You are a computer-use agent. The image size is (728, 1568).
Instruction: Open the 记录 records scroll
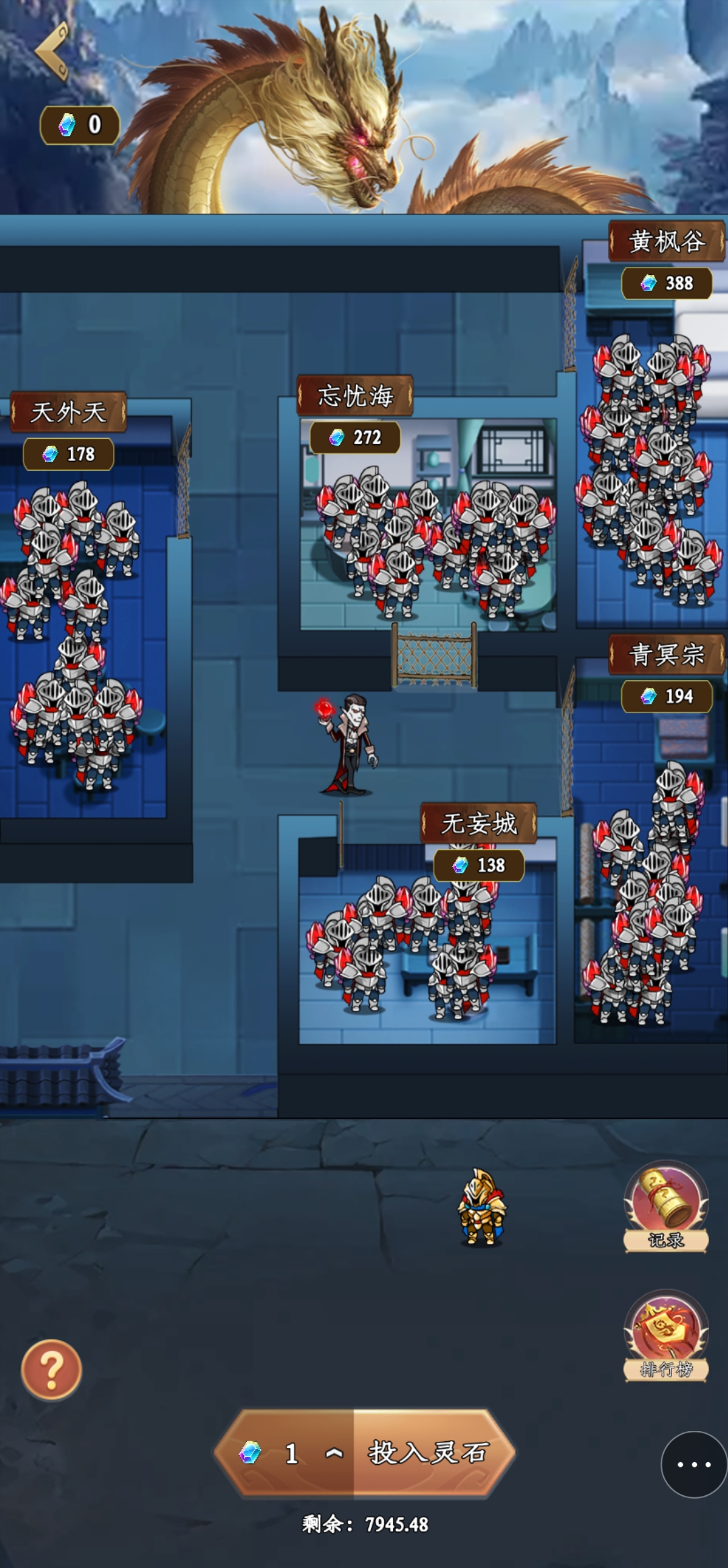click(665, 1206)
